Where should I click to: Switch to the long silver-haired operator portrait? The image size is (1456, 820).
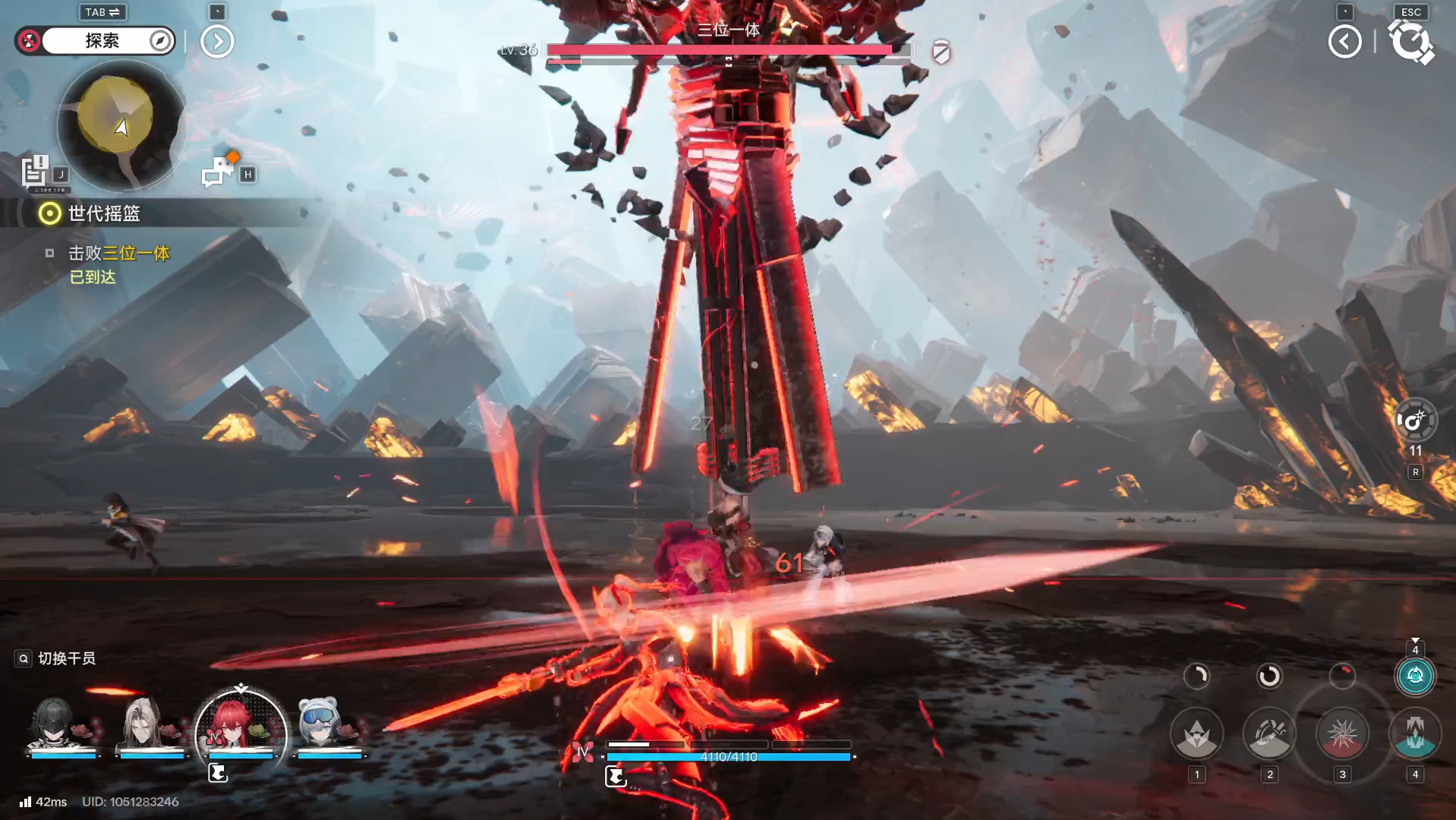coord(143,724)
